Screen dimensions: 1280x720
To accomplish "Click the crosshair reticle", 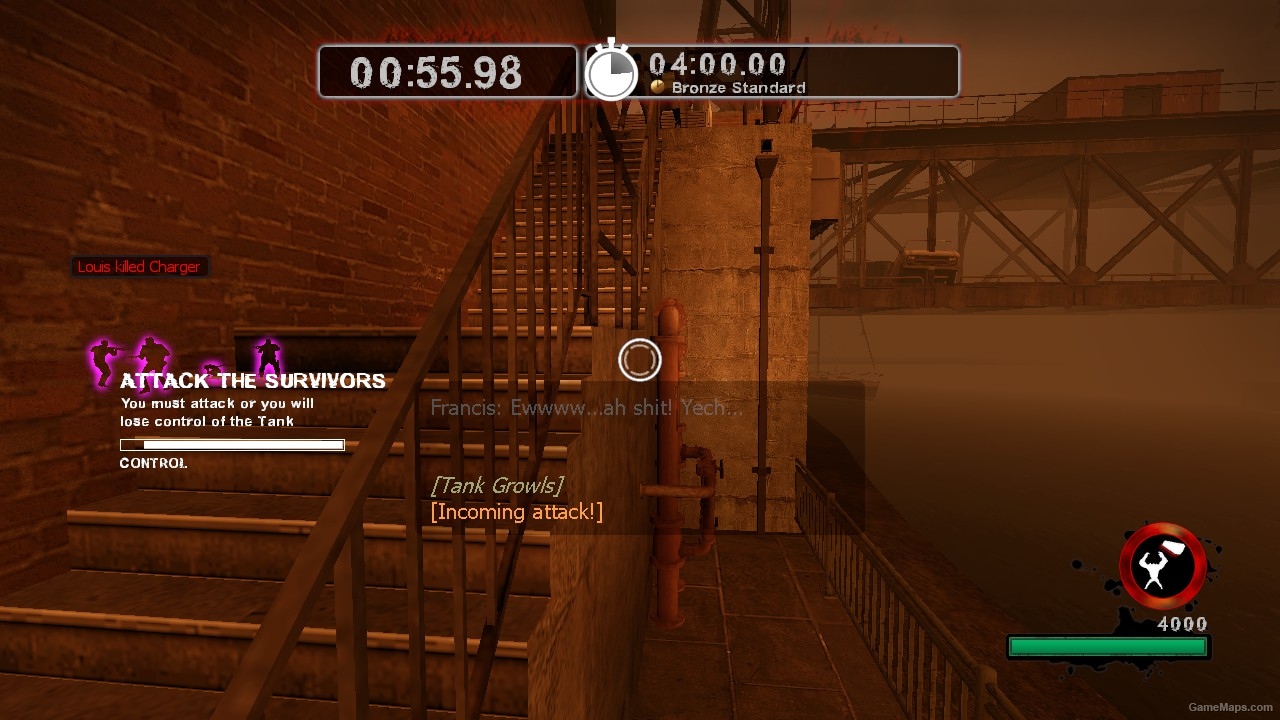I will [640, 360].
